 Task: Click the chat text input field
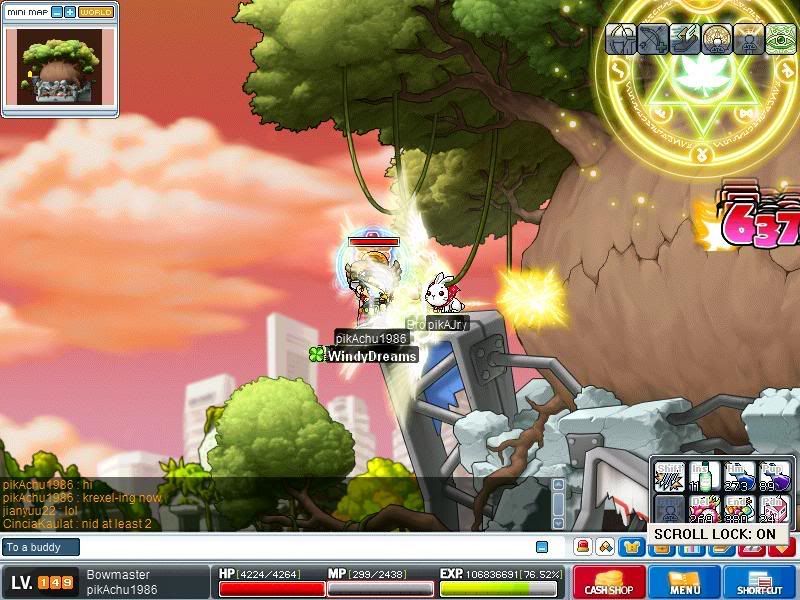[x=300, y=547]
